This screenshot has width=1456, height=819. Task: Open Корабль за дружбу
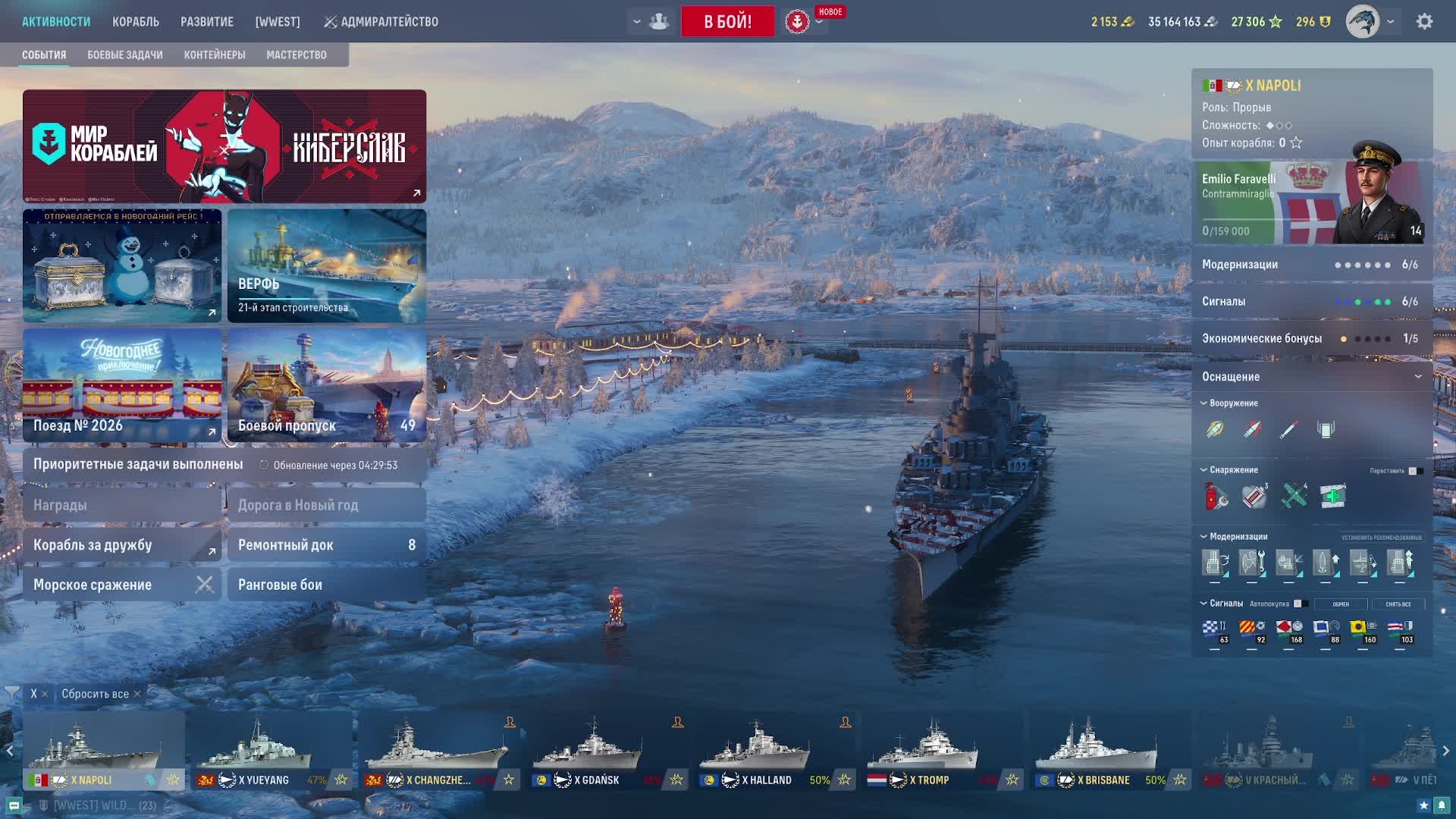click(122, 544)
